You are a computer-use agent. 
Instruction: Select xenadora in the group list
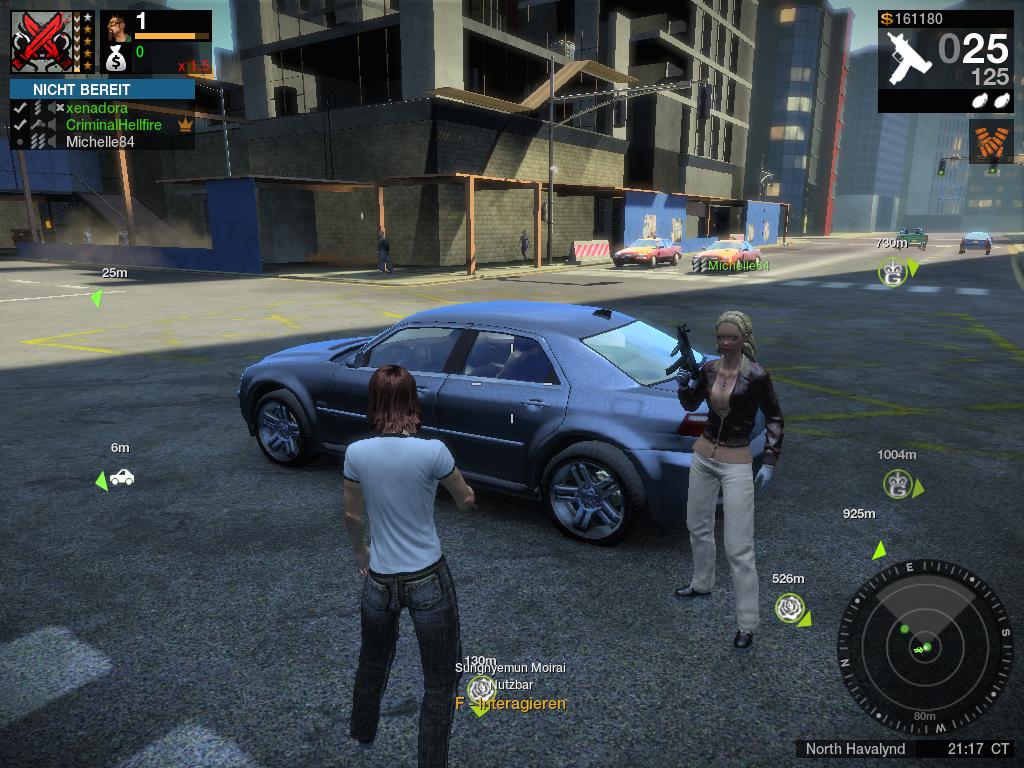(x=96, y=108)
